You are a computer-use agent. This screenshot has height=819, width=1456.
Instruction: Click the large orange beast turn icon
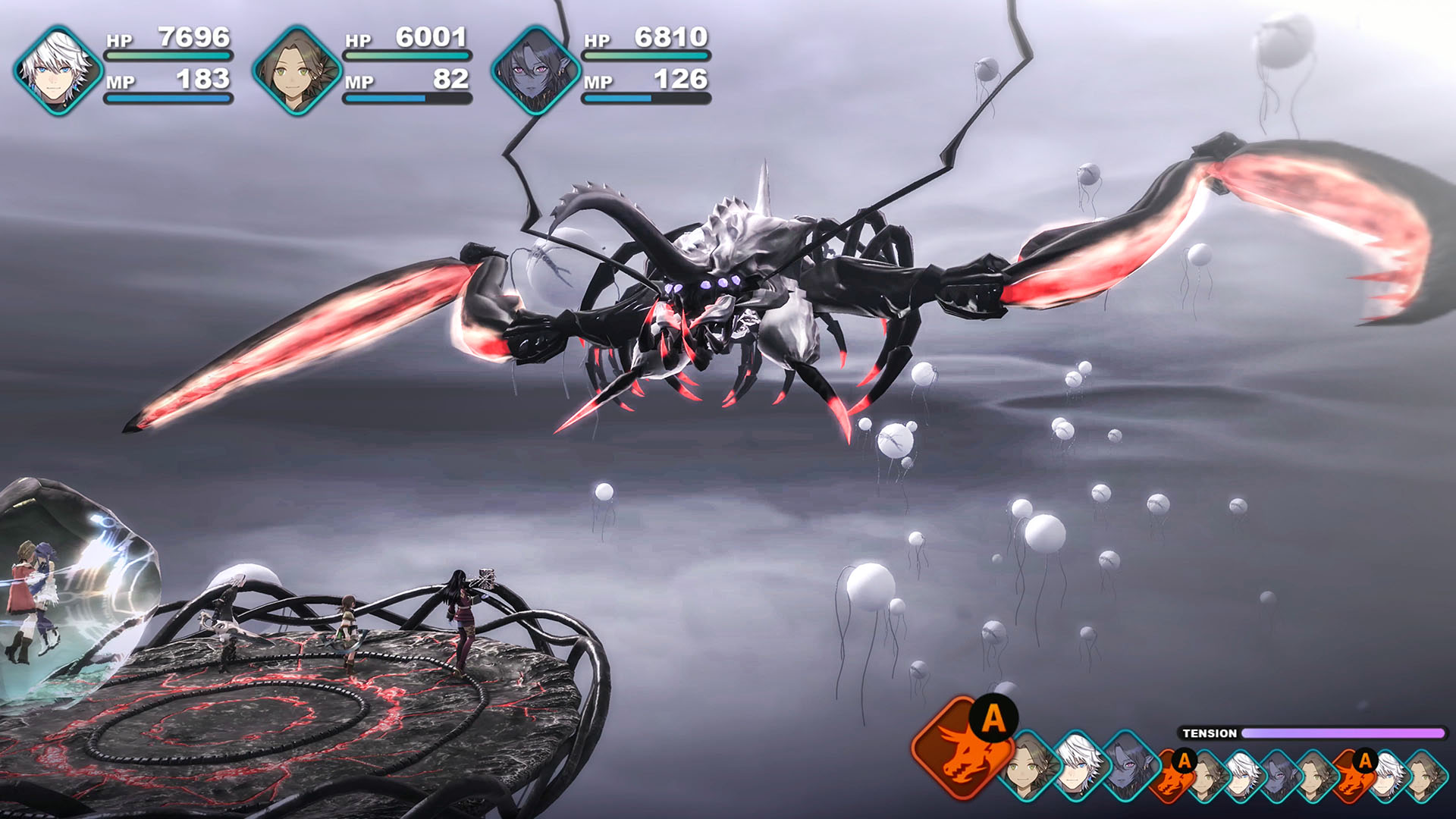[x=962, y=748]
